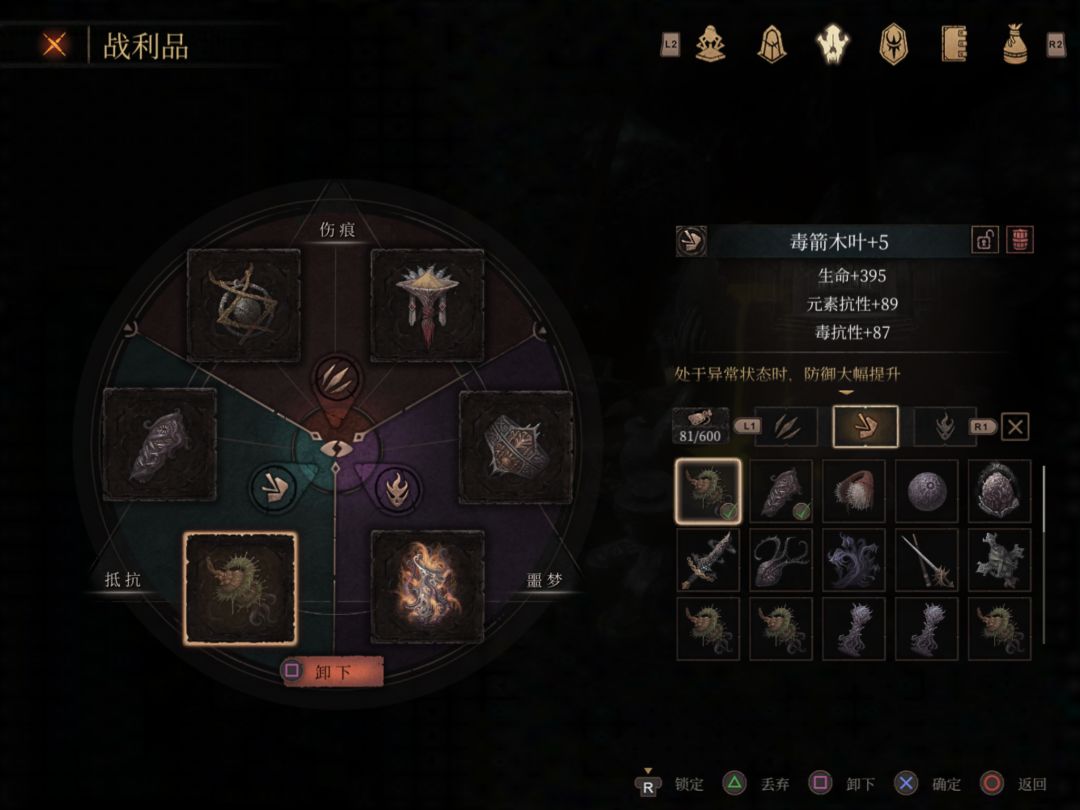The width and height of the screenshot is (1080, 810).
Task: Choose the jeweled sword trophy in the grid
Action: (708, 560)
